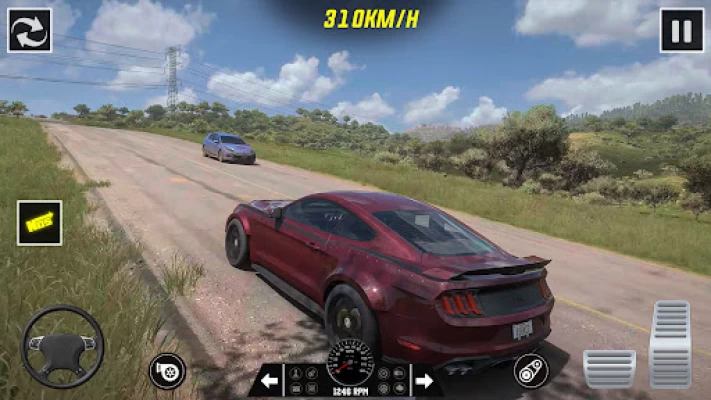Tap the left turn arrow
Screen dimensions: 711x400
[x=269, y=380]
